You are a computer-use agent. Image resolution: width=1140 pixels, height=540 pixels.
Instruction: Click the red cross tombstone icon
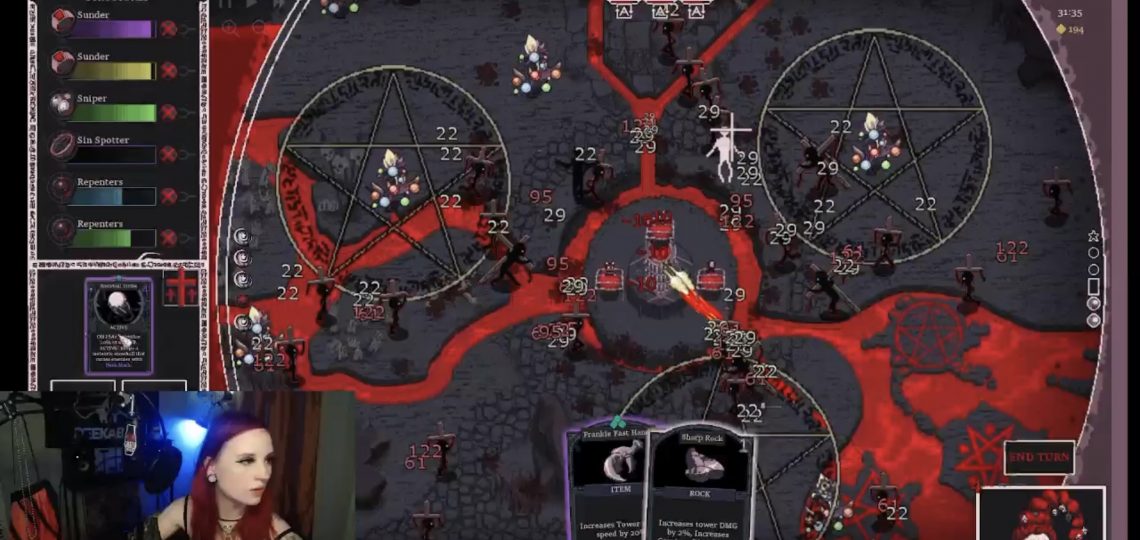point(181,288)
